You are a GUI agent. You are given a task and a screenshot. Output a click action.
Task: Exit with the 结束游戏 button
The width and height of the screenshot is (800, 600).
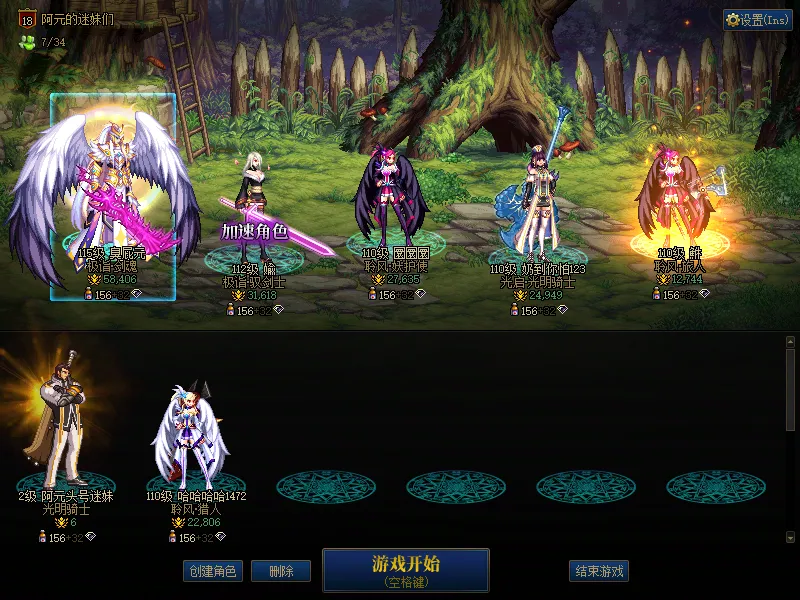[599, 571]
